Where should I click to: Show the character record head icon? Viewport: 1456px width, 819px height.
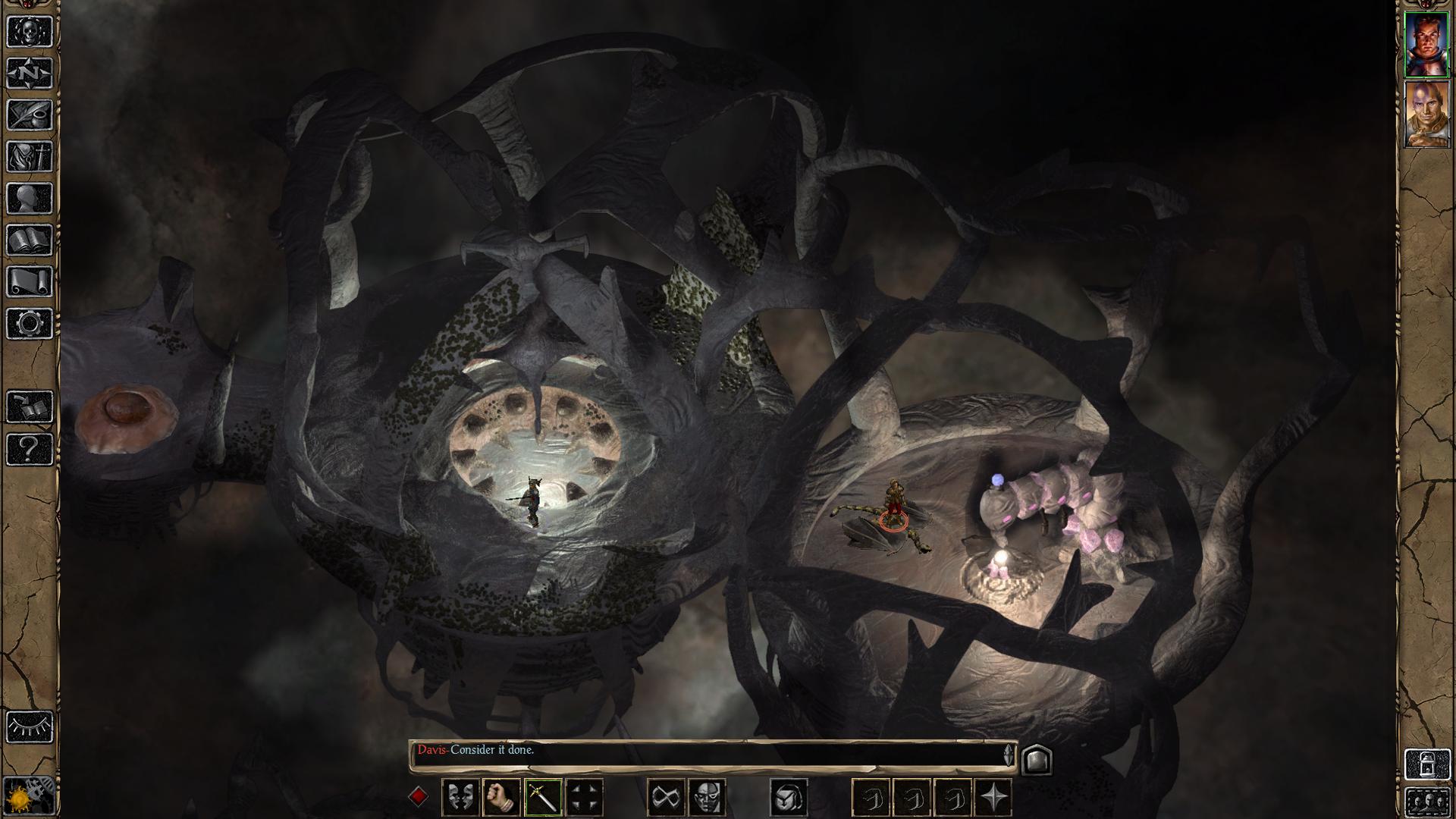[x=30, y=199]
